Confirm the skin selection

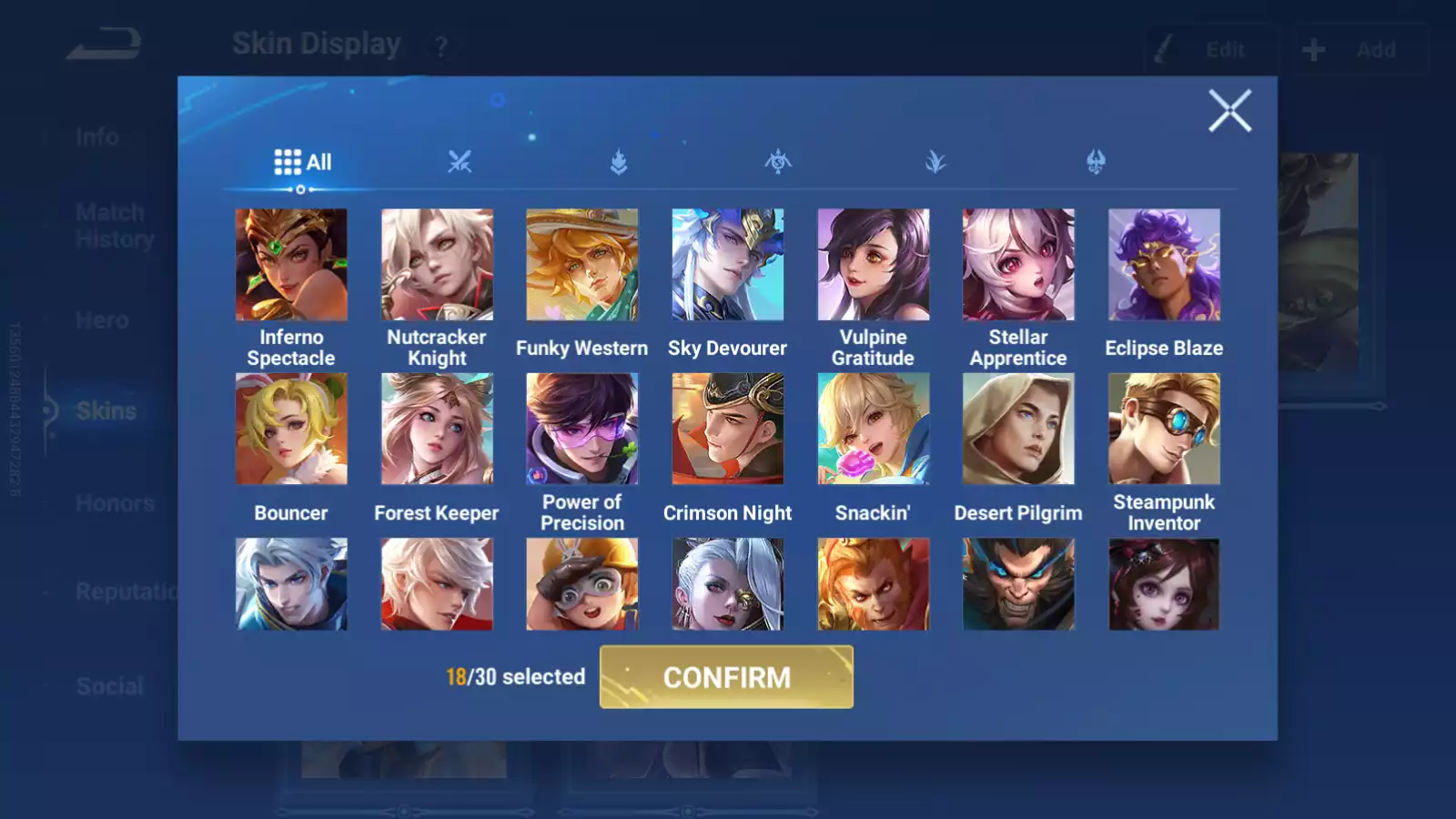click(x=726, y=677)
